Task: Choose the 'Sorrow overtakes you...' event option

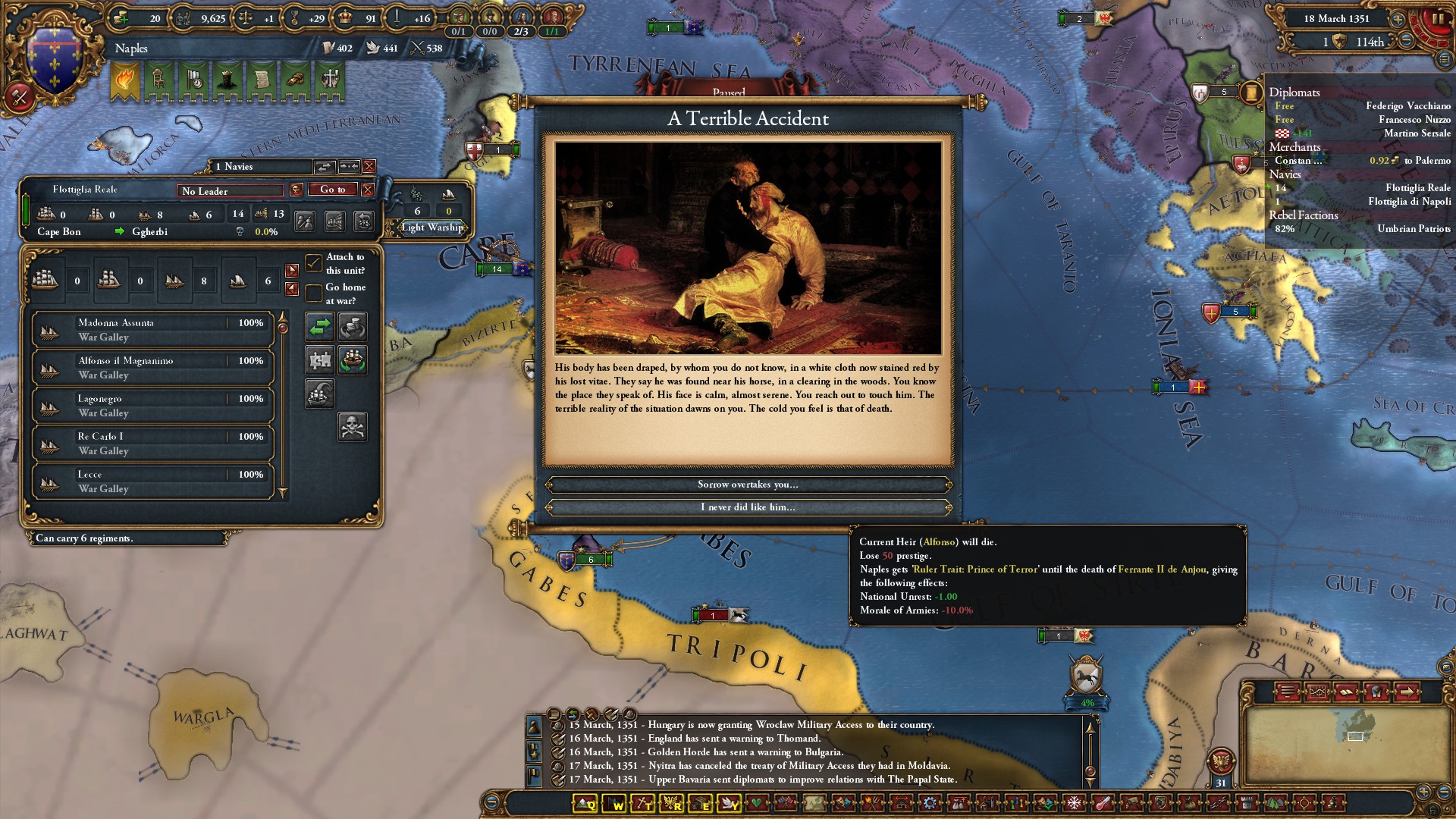Action: (x=745, y=485)
